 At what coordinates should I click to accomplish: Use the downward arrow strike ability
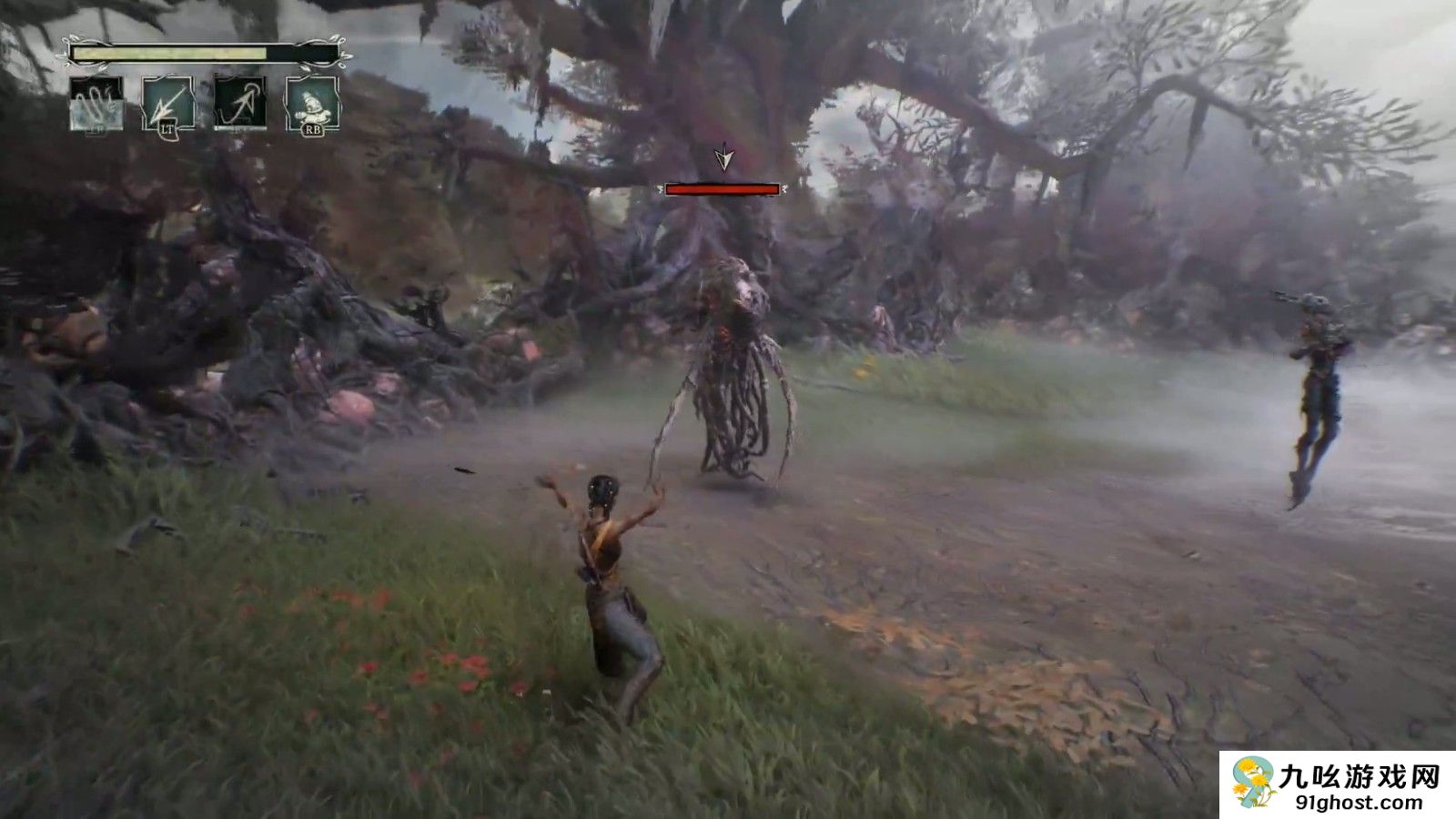tap(169, 103)
